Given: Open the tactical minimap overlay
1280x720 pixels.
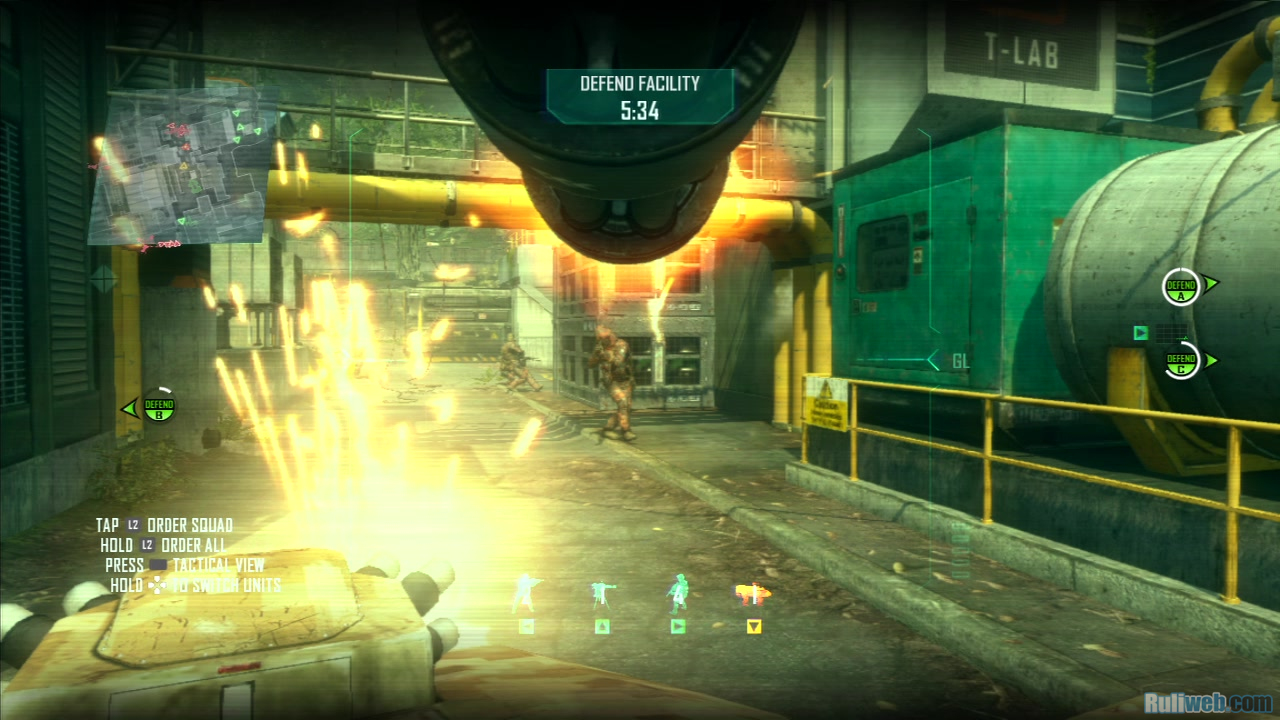Looking at the screenshot, I should (180, 168).
